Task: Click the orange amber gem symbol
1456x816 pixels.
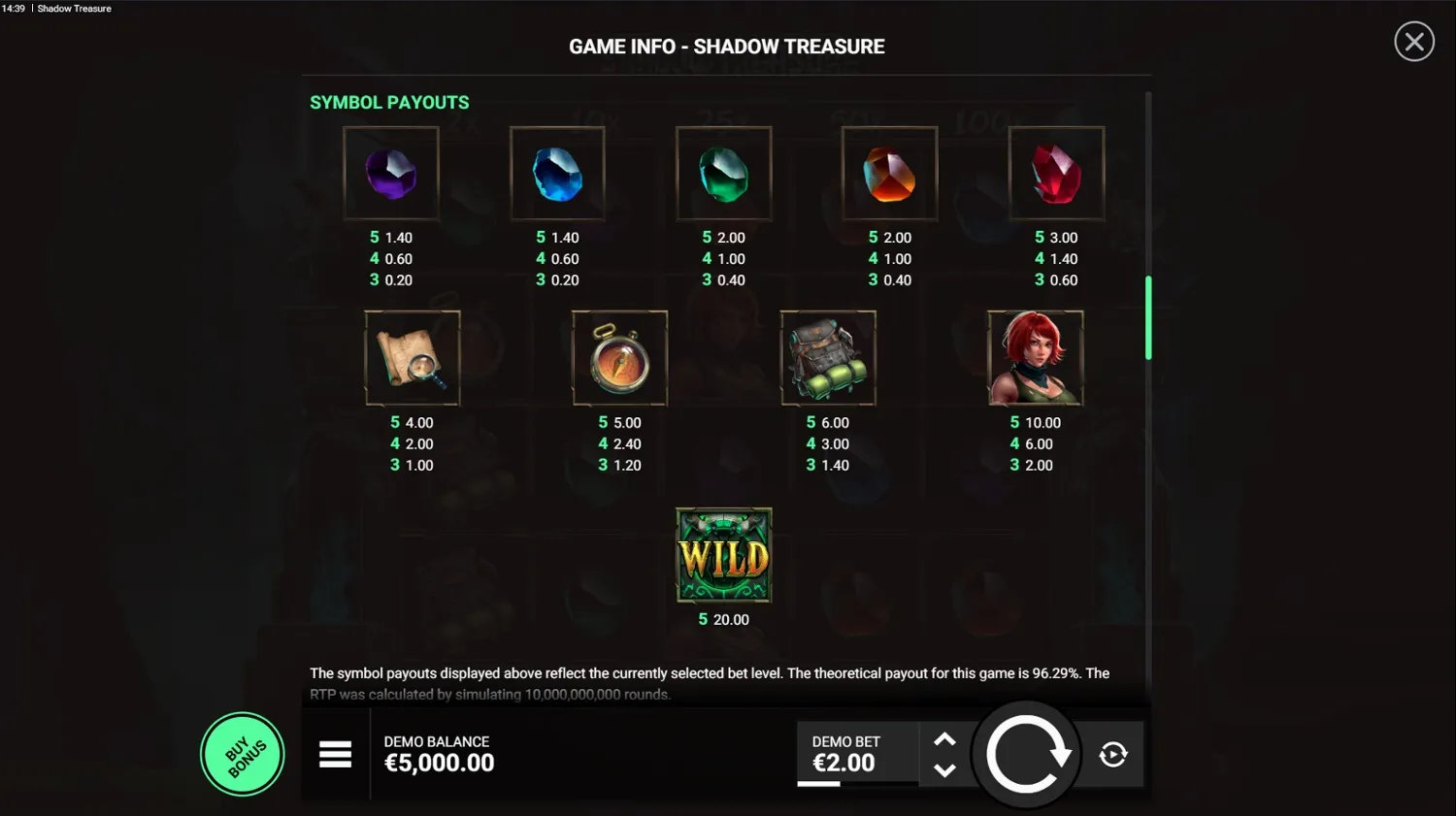Action: click(x=890, y=173)
